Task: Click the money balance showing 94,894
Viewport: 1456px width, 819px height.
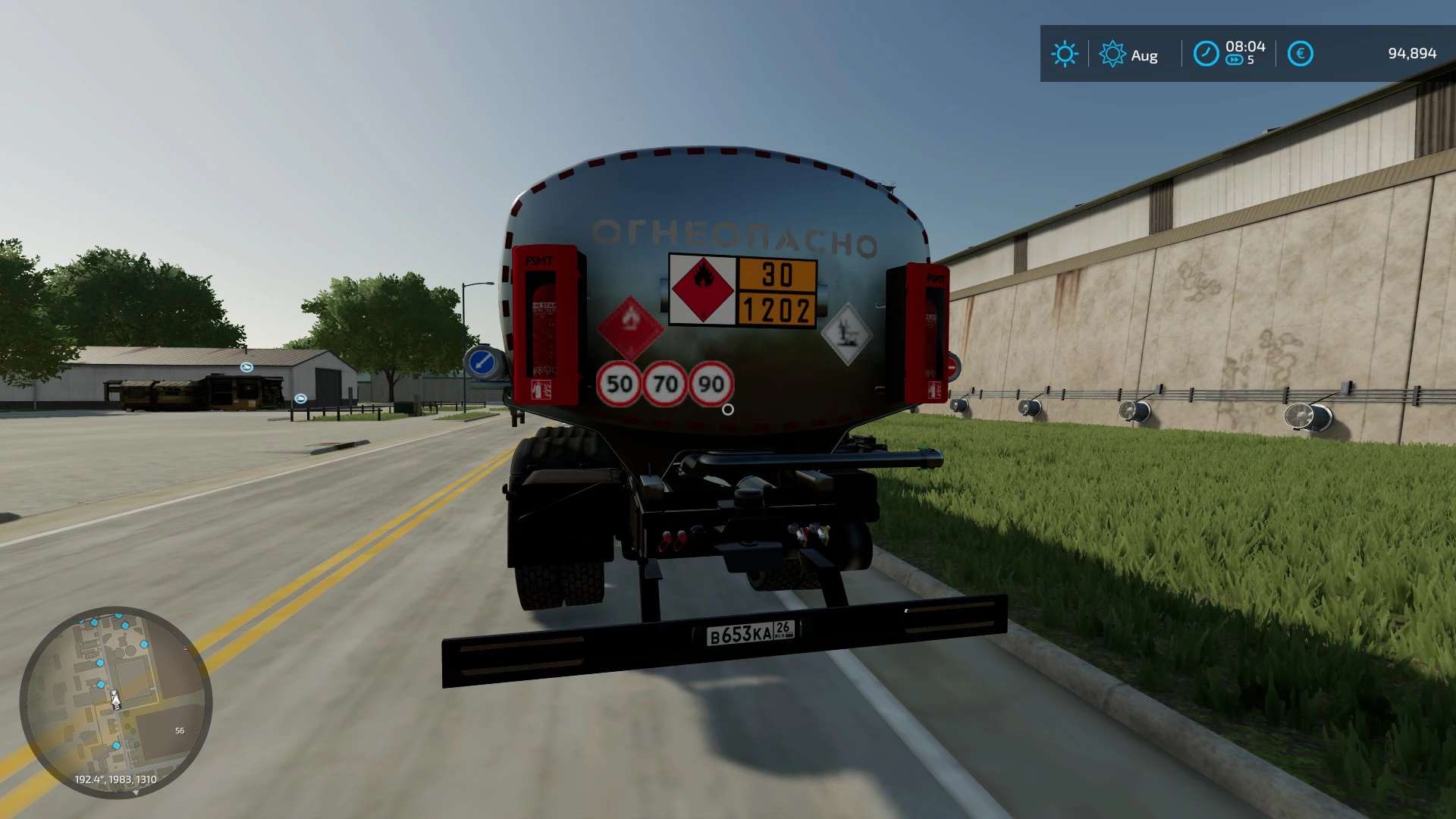Action: pyautogui.click(x=1414, y=53)
